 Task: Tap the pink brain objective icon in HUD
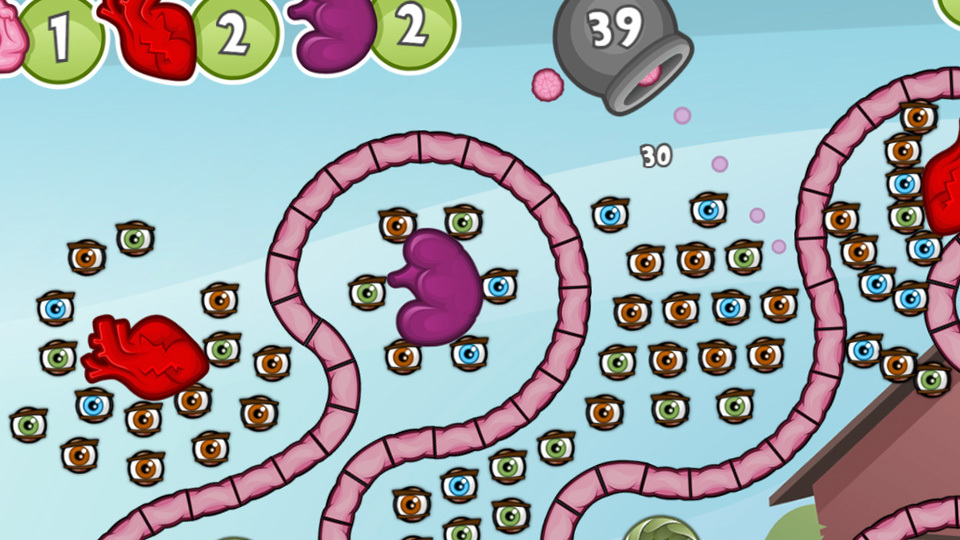pyautogui.click(x=8, y=40)
